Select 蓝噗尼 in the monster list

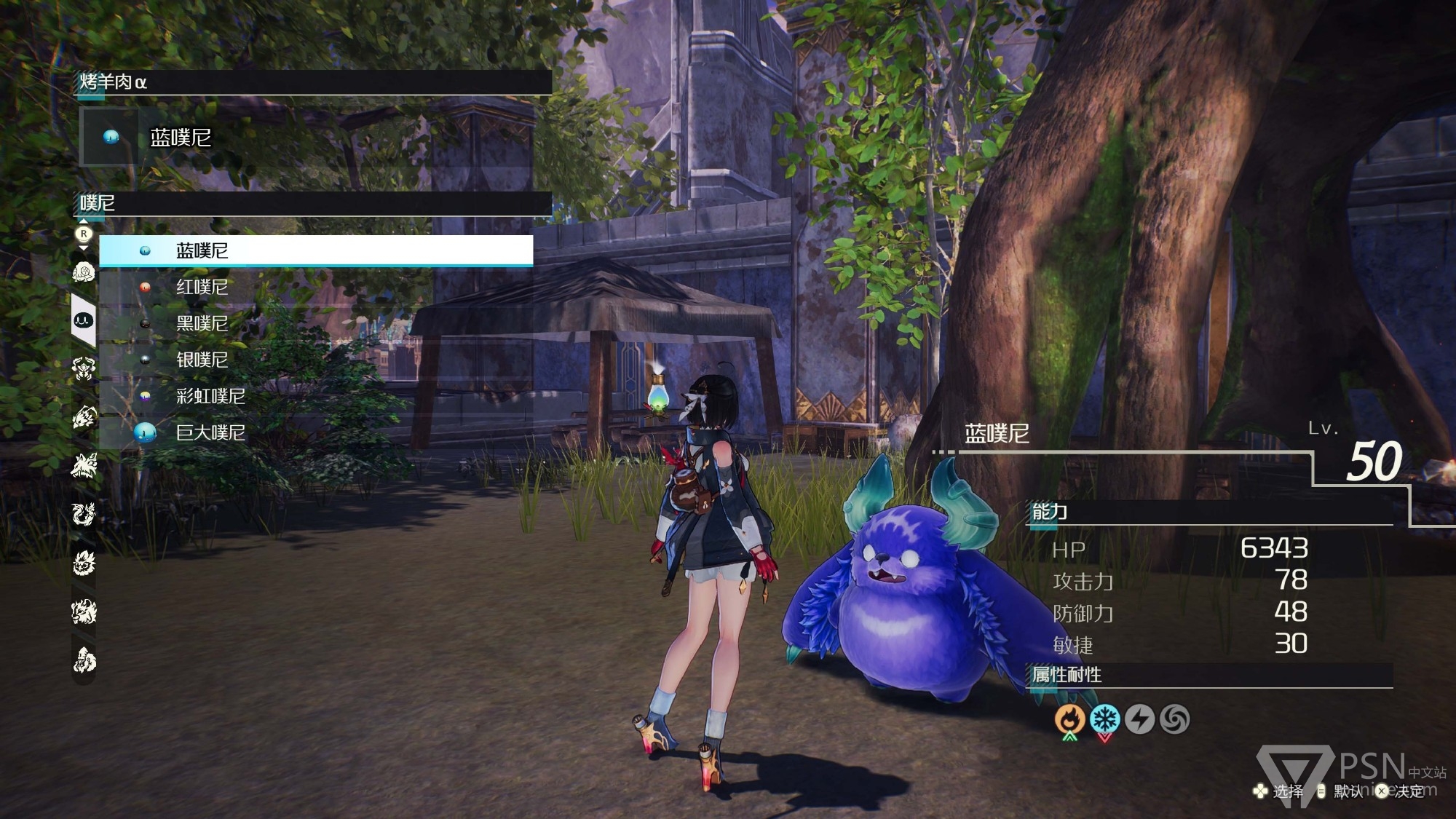coord(315,250)
